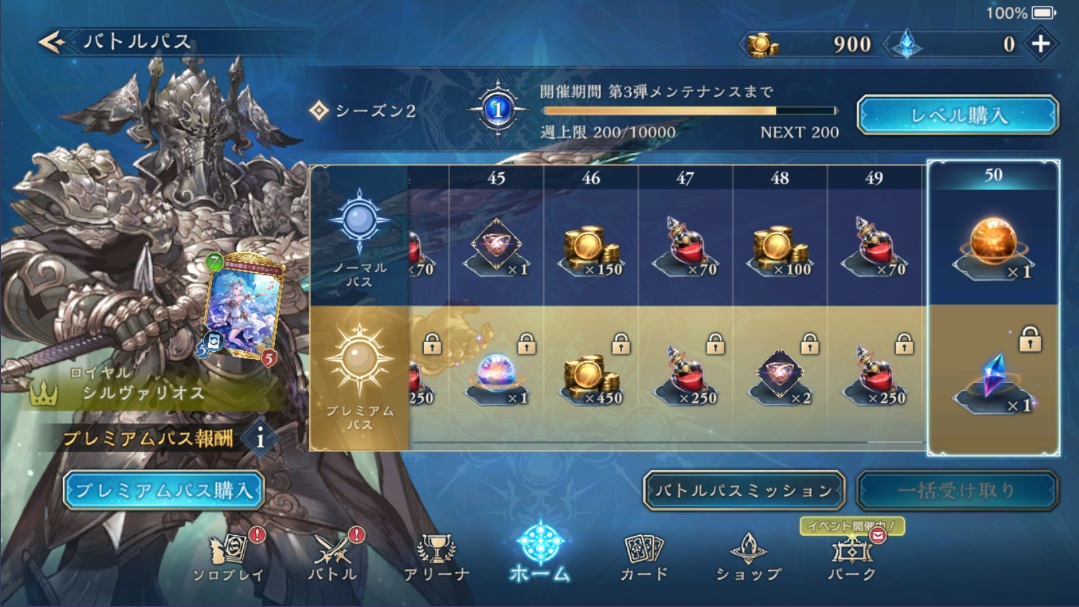Open the レベル購入 level purchase button
The image size is (1079, 607).
(x=957, y=115)
